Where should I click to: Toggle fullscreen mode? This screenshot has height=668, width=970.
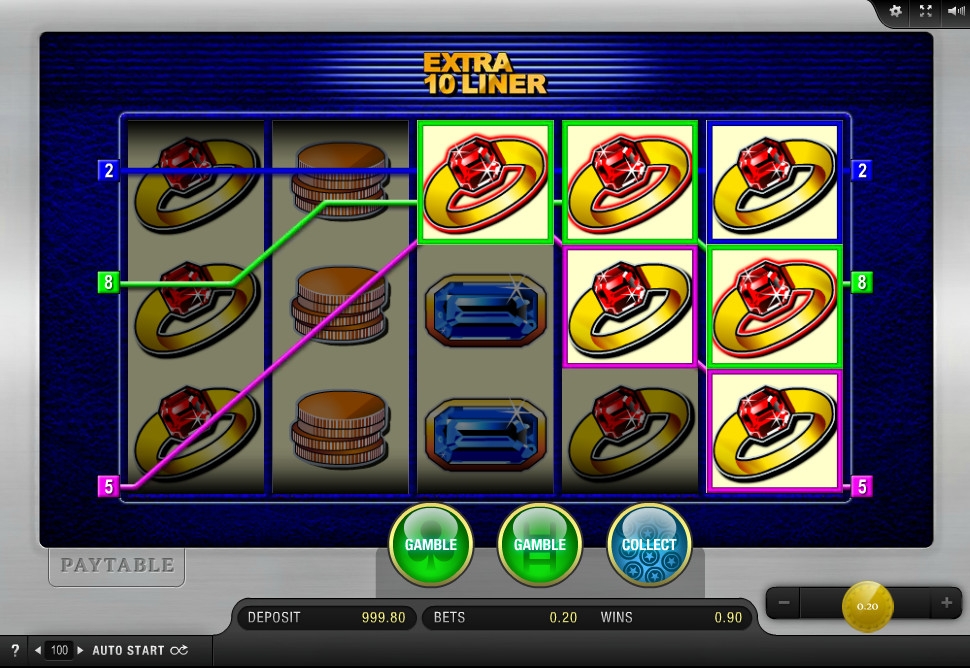(x=925, y=11)
